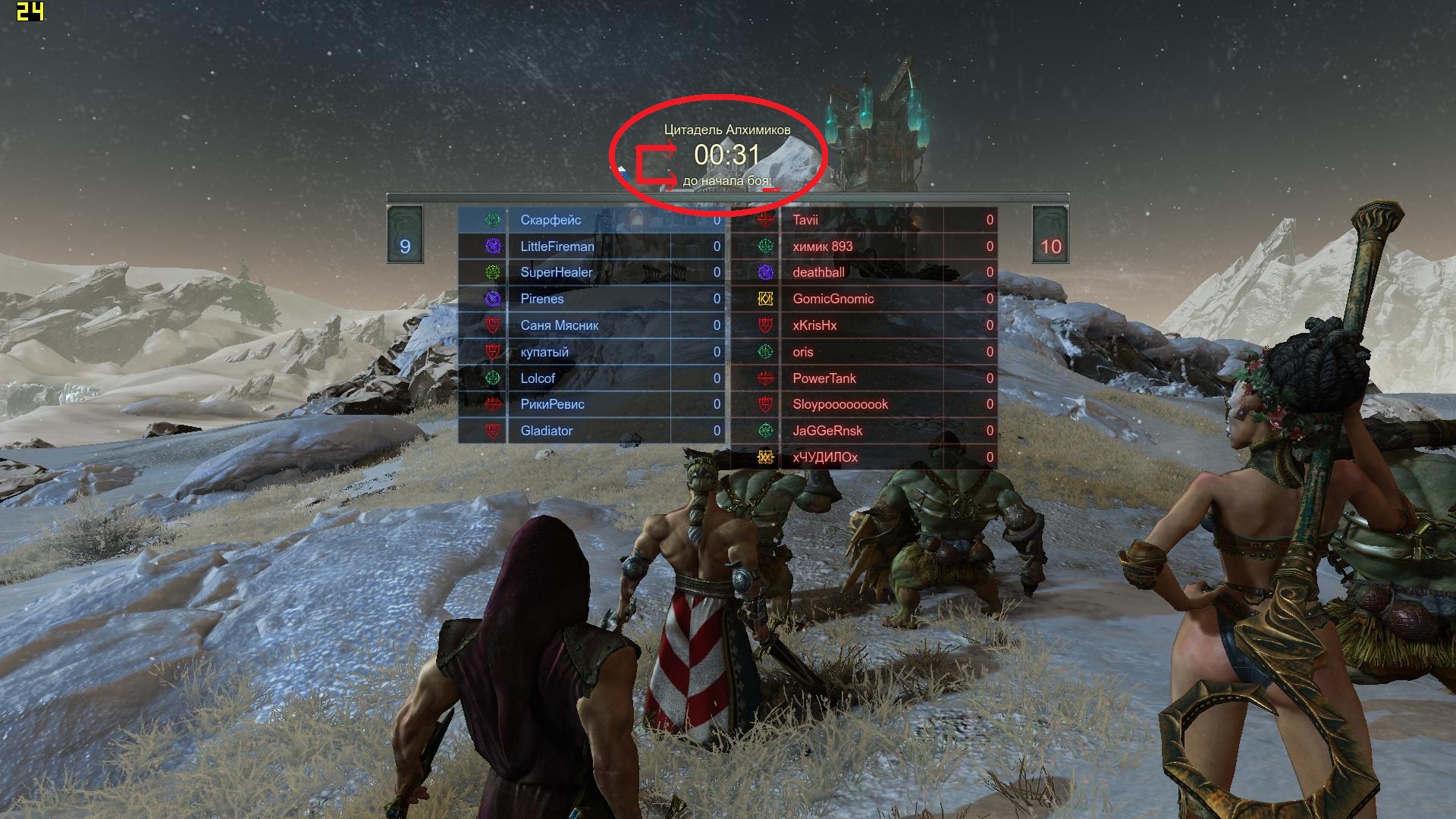Select the Gladiator player row

click(547, 431)
